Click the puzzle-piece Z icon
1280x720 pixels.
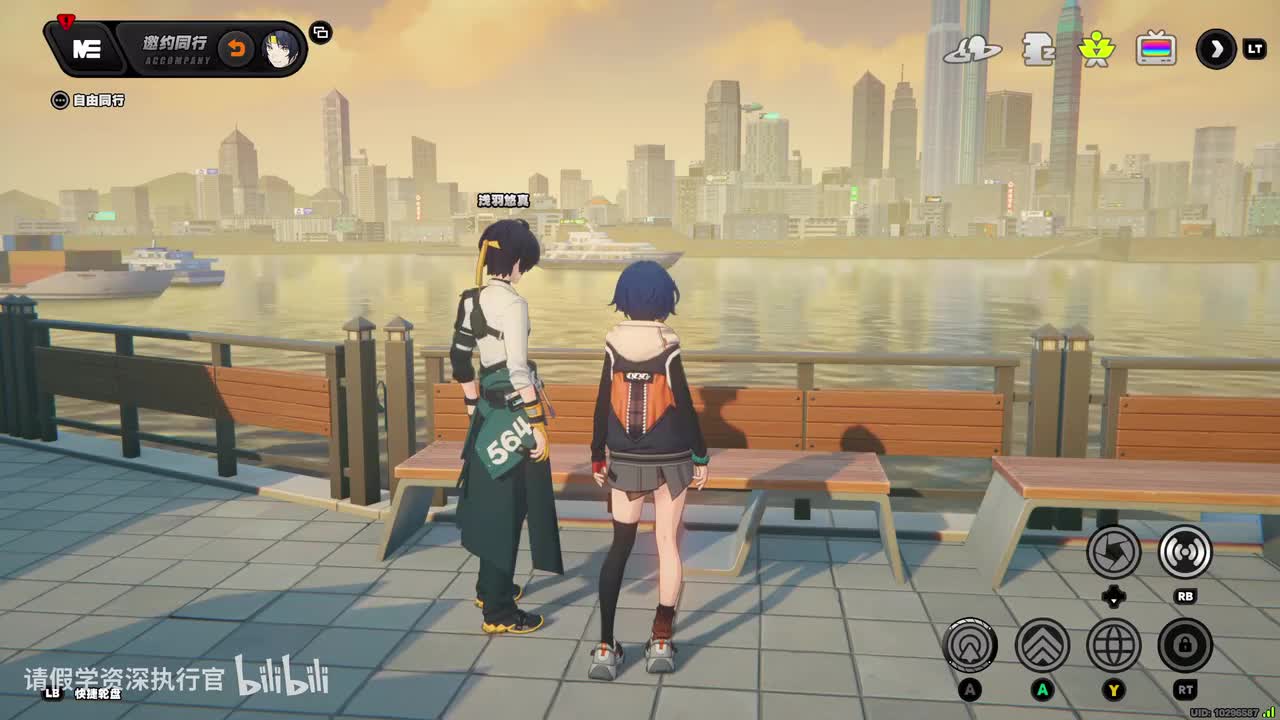tap(1038, 49)
